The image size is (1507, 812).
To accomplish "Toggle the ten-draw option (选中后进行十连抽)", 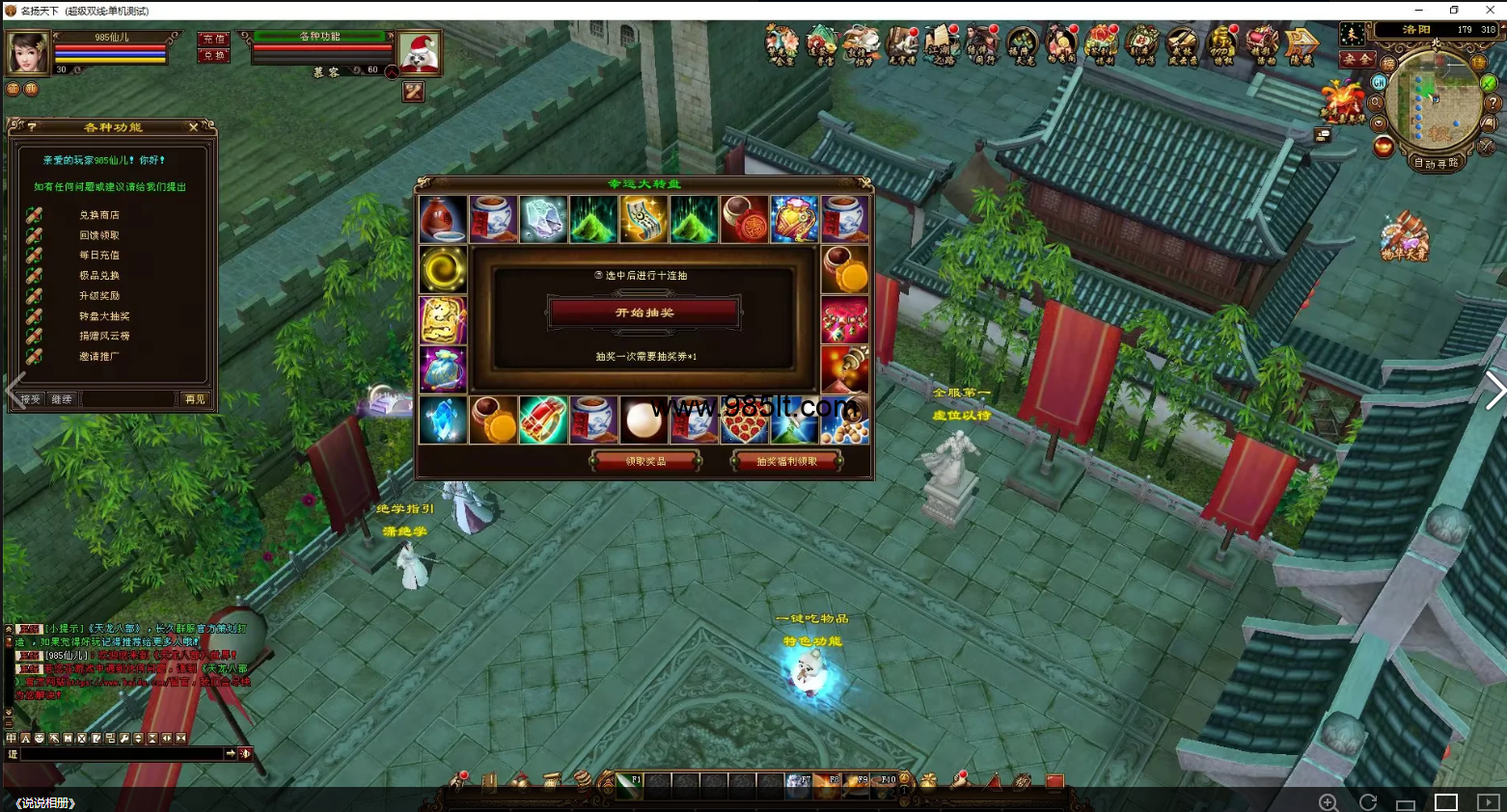I will pos(599,276).
